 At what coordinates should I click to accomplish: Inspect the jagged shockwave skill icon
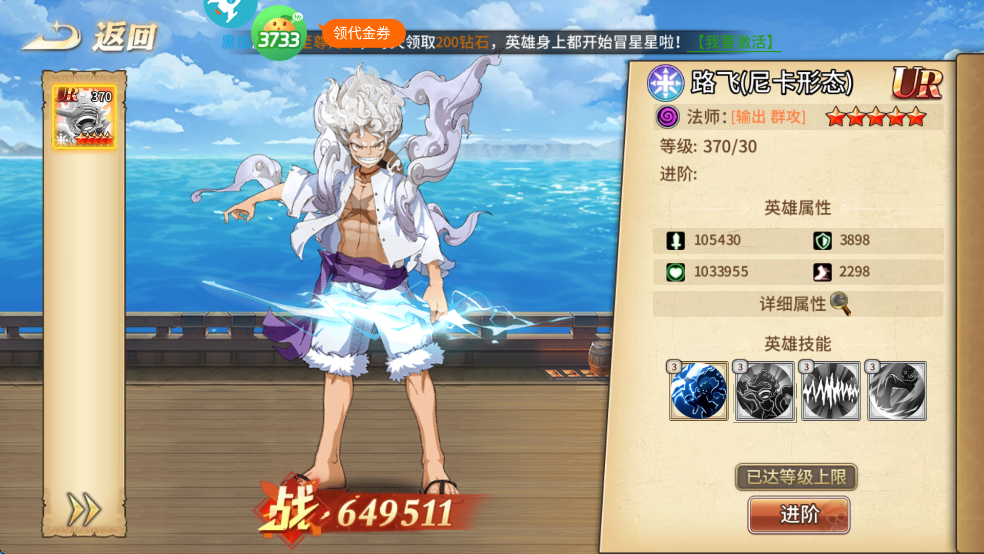tap(831, 391)
